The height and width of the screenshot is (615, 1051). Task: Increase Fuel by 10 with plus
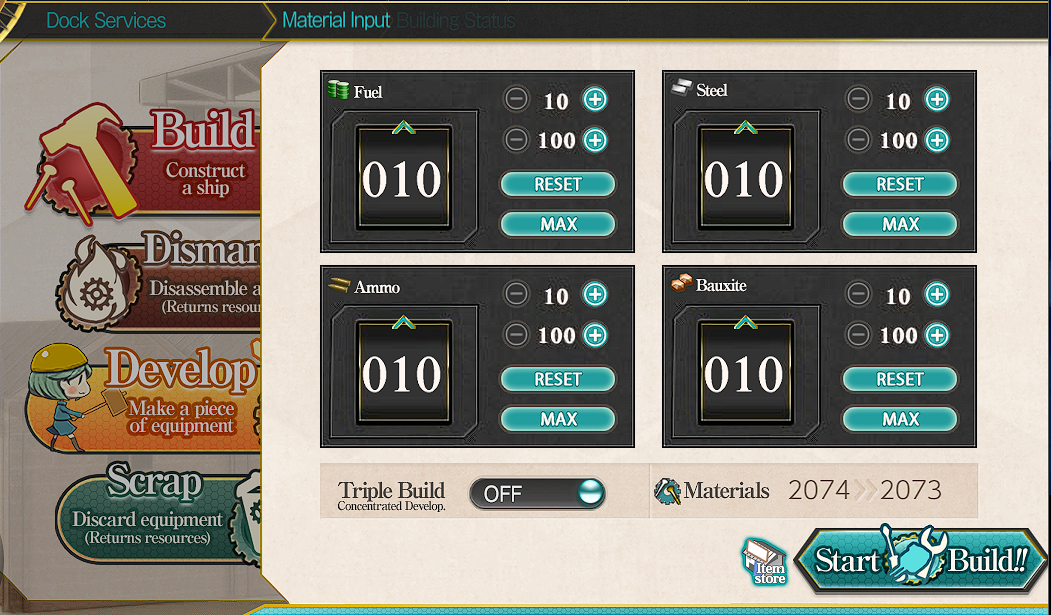tap(595, 99)
